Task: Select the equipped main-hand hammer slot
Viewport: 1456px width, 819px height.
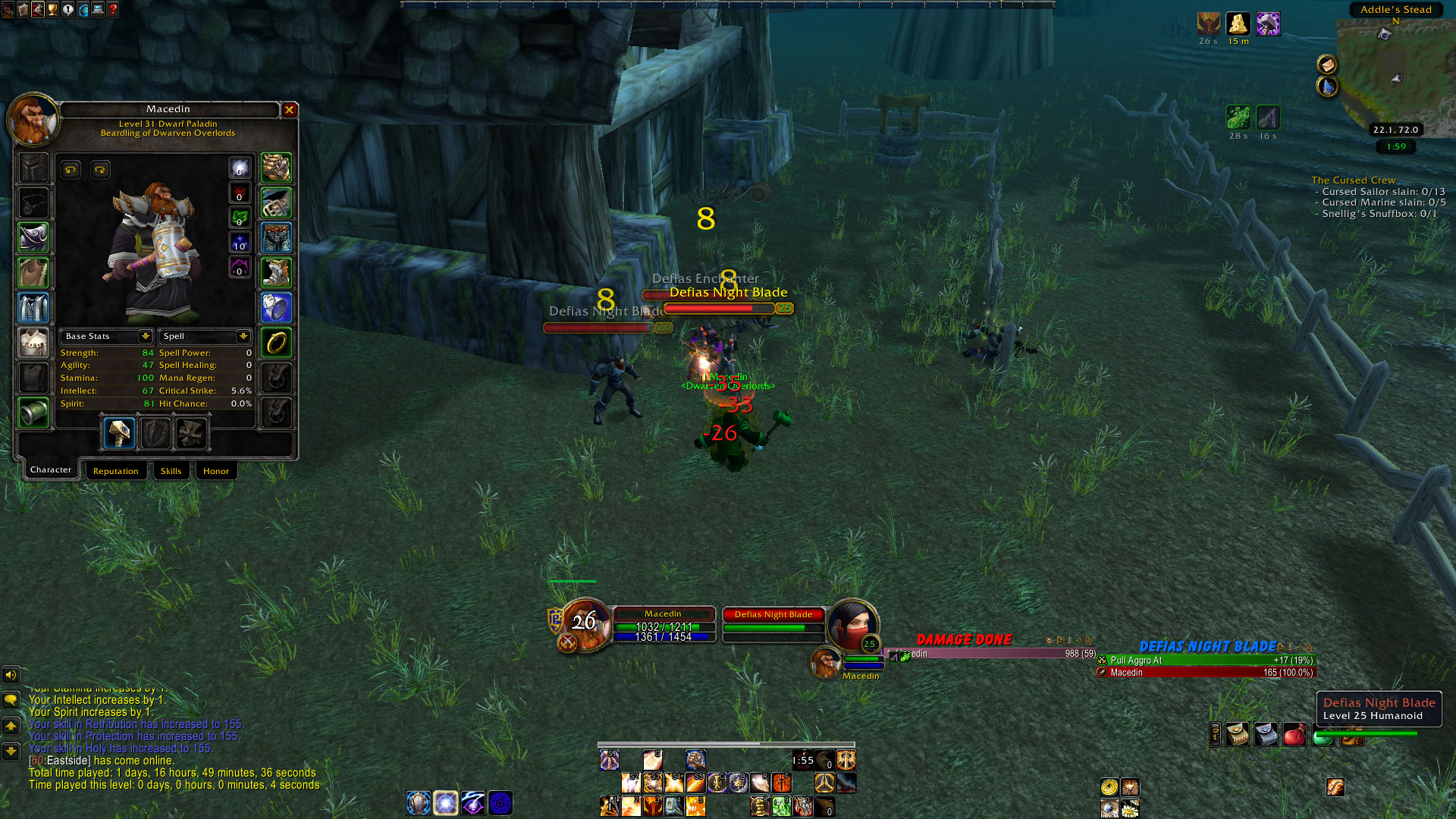Action: (x=119, y=433)
